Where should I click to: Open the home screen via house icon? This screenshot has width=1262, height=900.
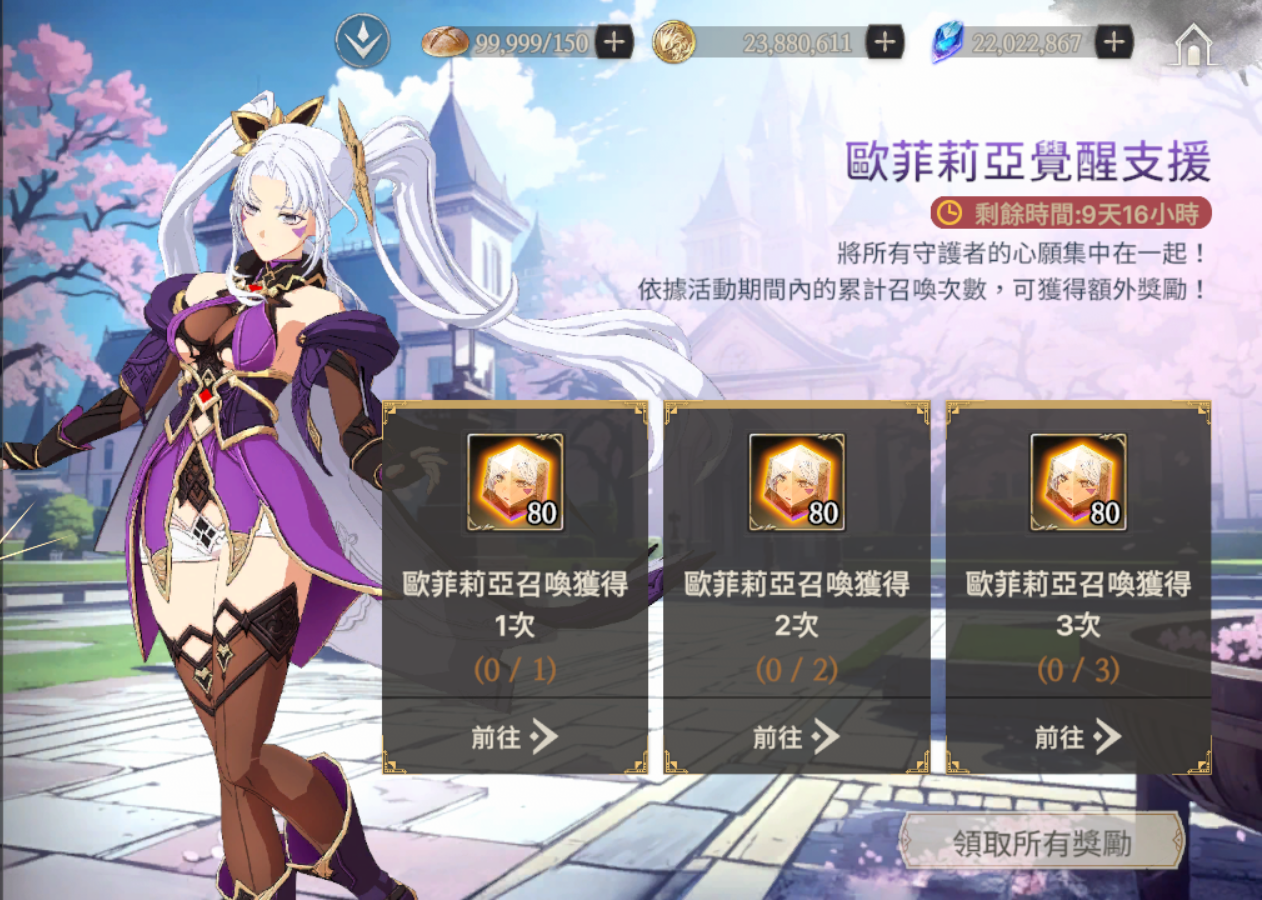(x=1192, y=45)
